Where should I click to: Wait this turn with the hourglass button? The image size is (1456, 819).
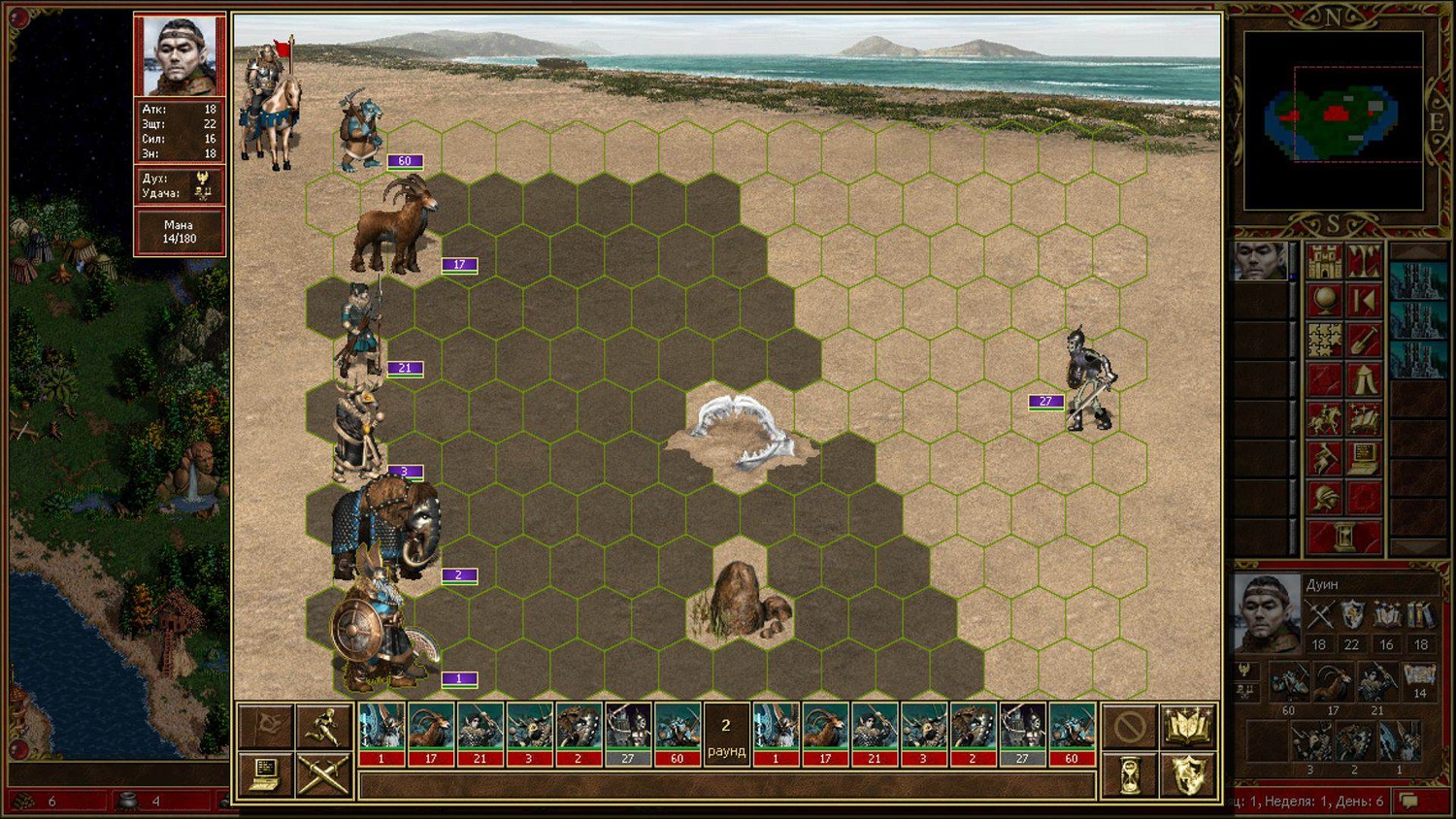(1130, 775)
